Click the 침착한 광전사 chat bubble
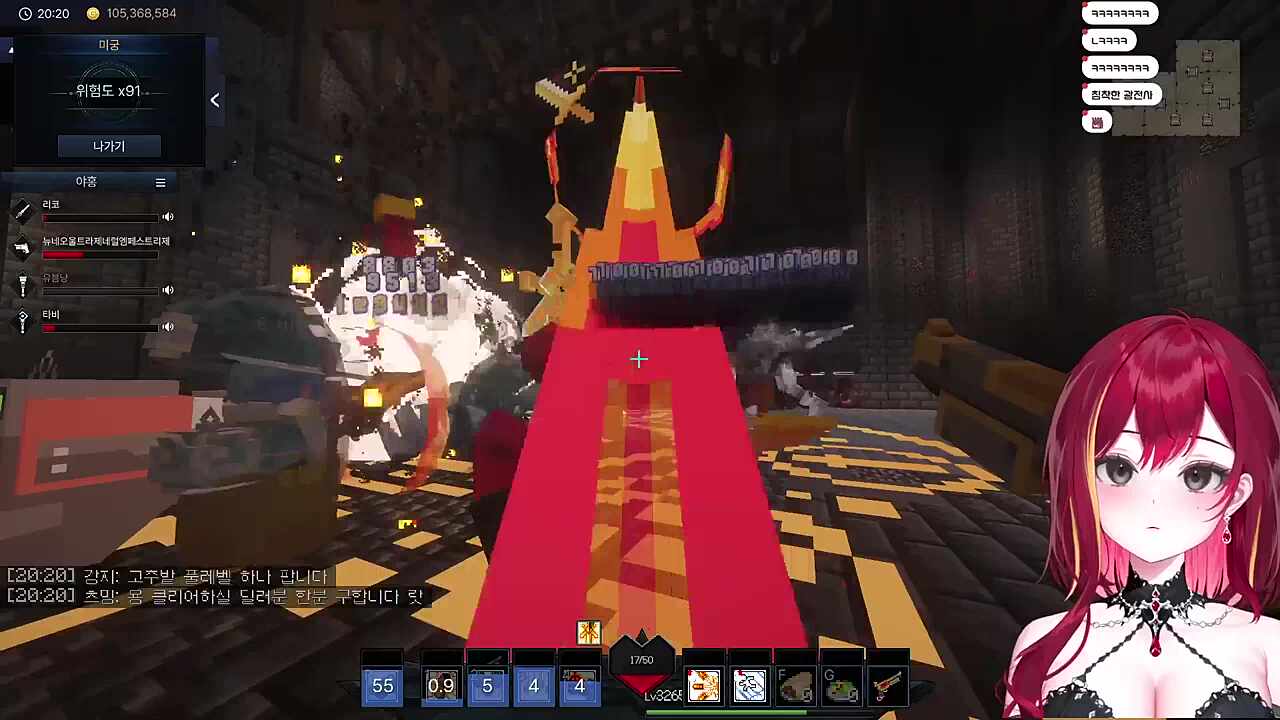Image resolution: width=1280 pixels, height=720 pixels. (x=1121, y=95)
